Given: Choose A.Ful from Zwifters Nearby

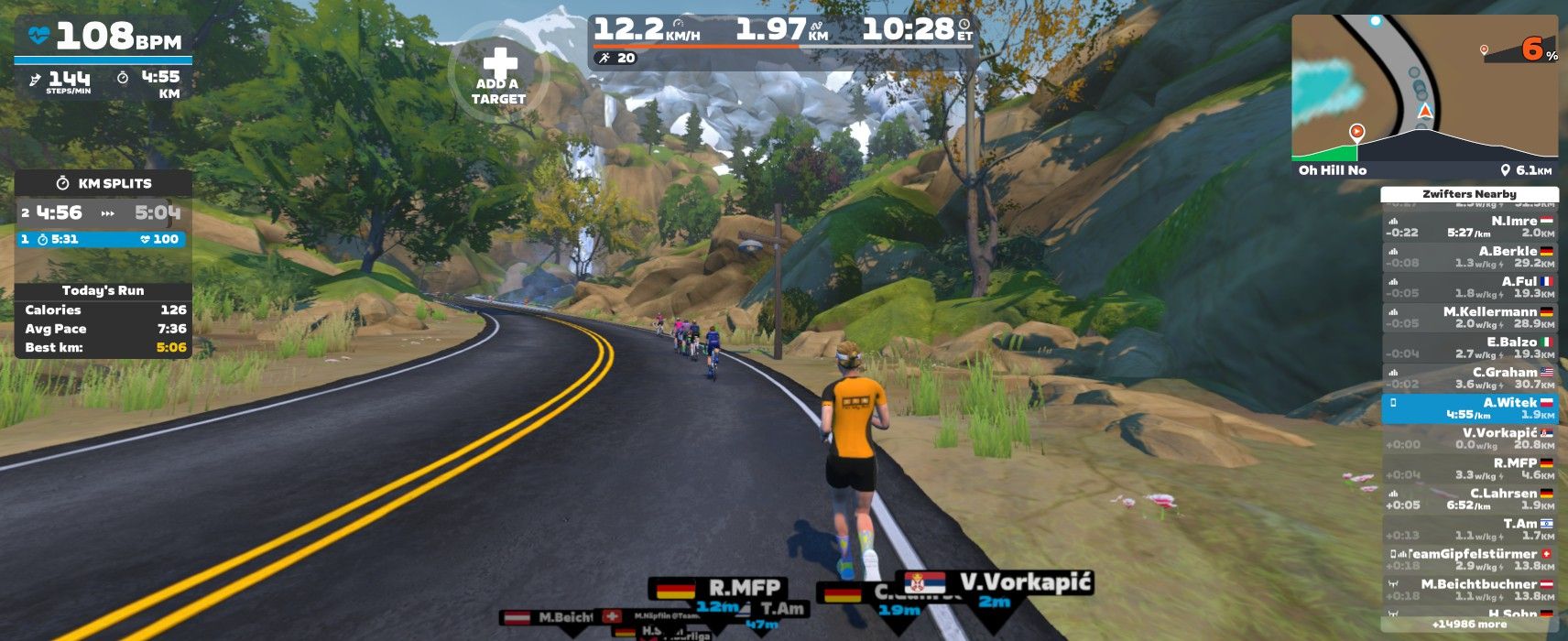Looking at the screenshot, I should tap(1469, 287).
